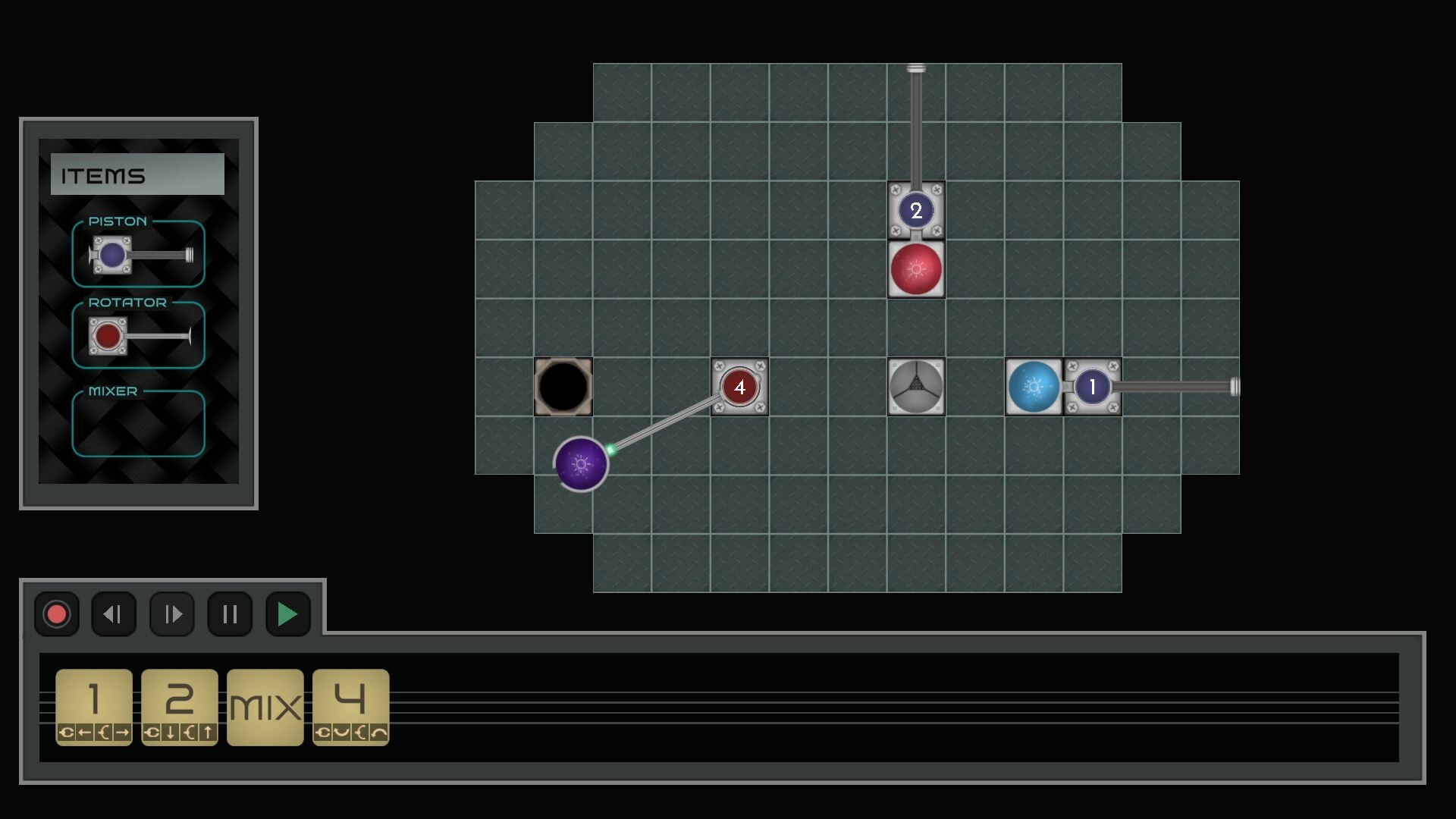Image resolution: width=1456 pixels, height=819 pixels.
Task: Click the red rotator below piston 2
Action: (915, 269)
